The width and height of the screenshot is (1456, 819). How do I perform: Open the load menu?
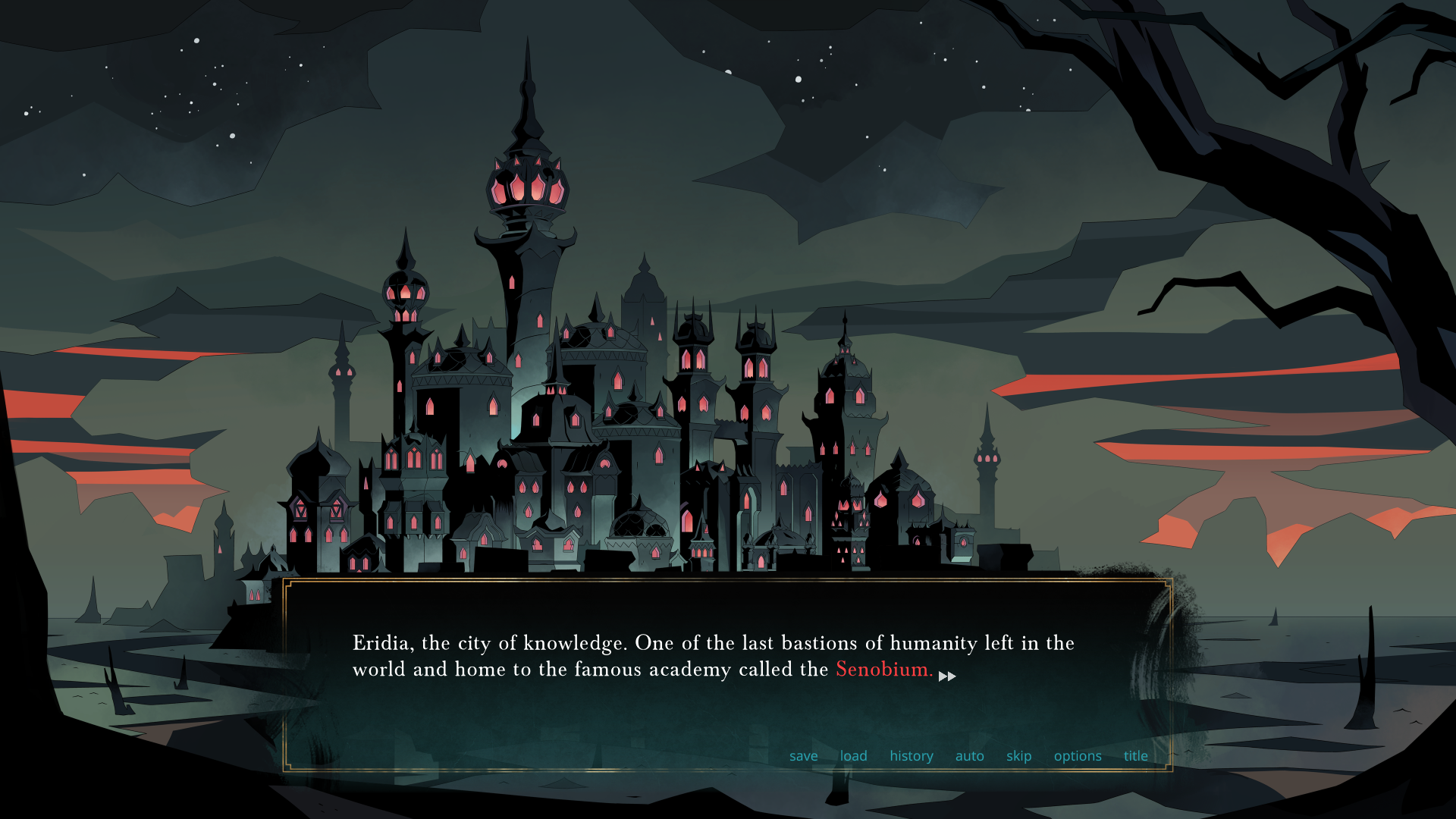pyautogui.click(x=853, y=756)
